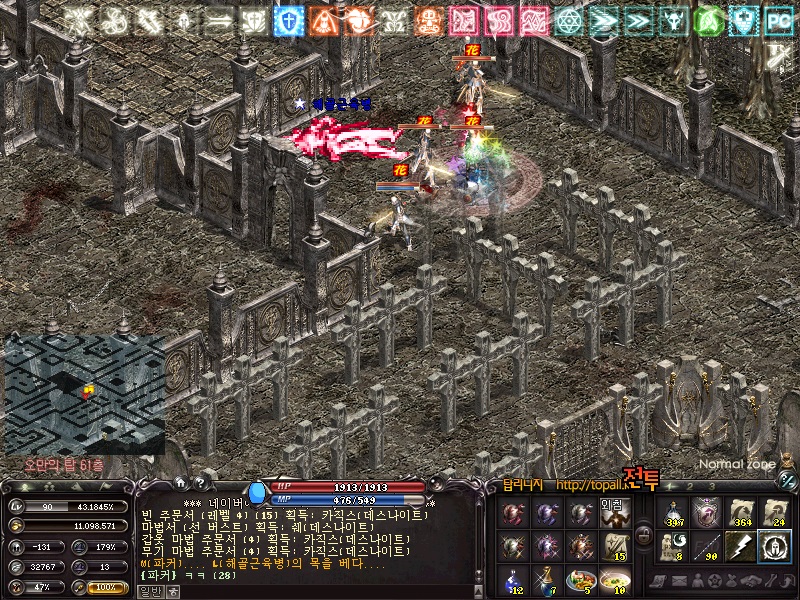Image resolution: width=800 pixels, height=600 pixels.
Task: Open the minimap of the tower floor
Action: 84,395
